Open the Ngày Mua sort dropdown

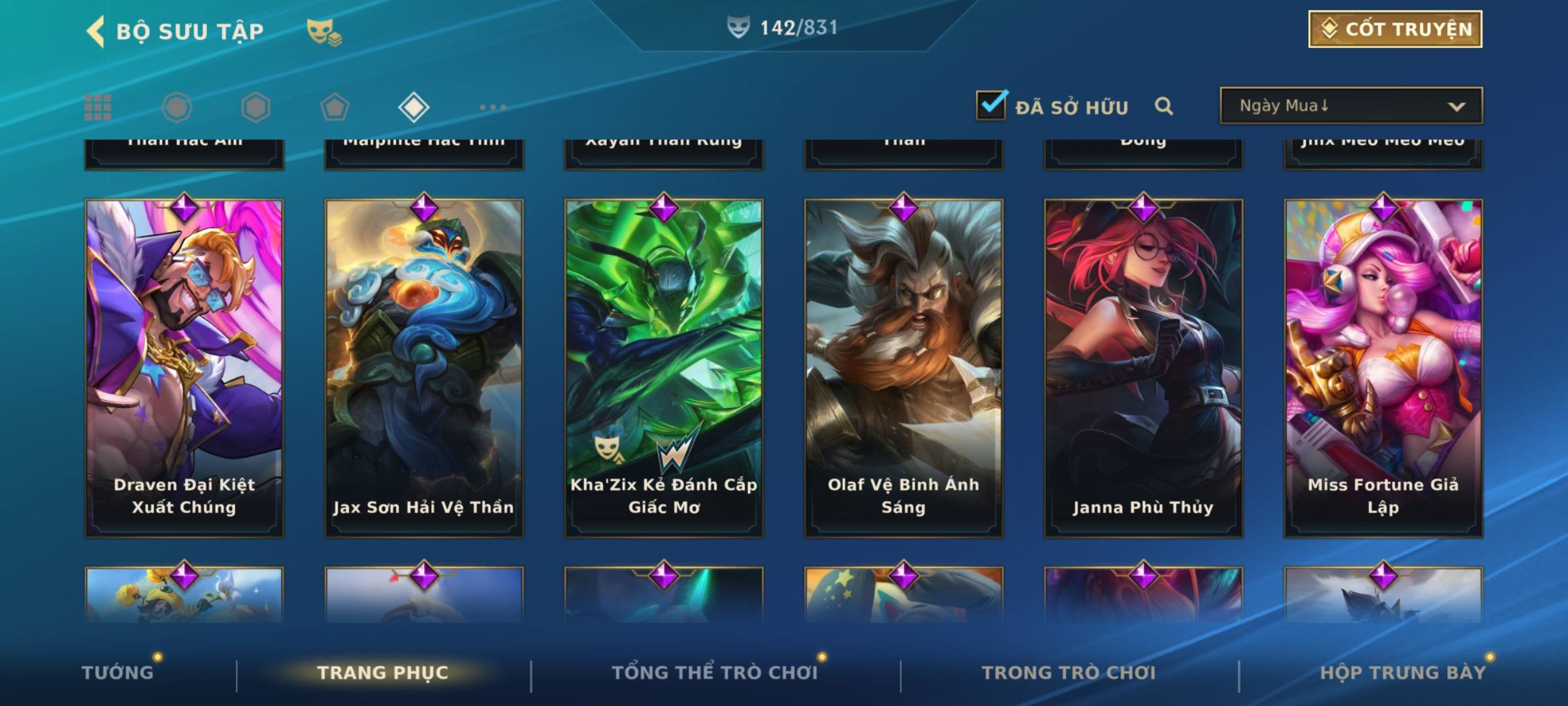click(x=1350, y=106)
